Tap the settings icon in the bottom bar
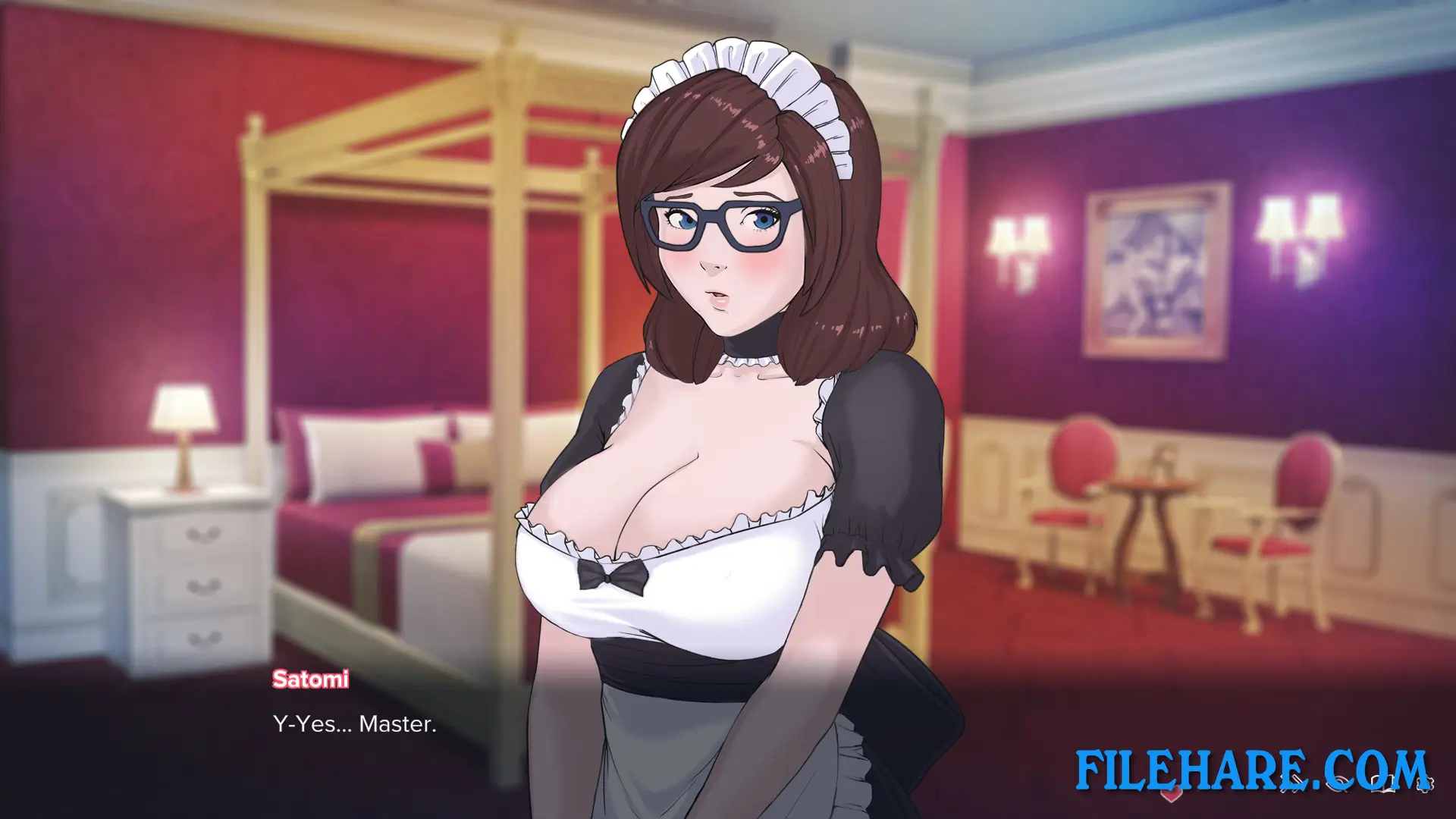The image size is (1456, 819). (x=1425, y=783)
